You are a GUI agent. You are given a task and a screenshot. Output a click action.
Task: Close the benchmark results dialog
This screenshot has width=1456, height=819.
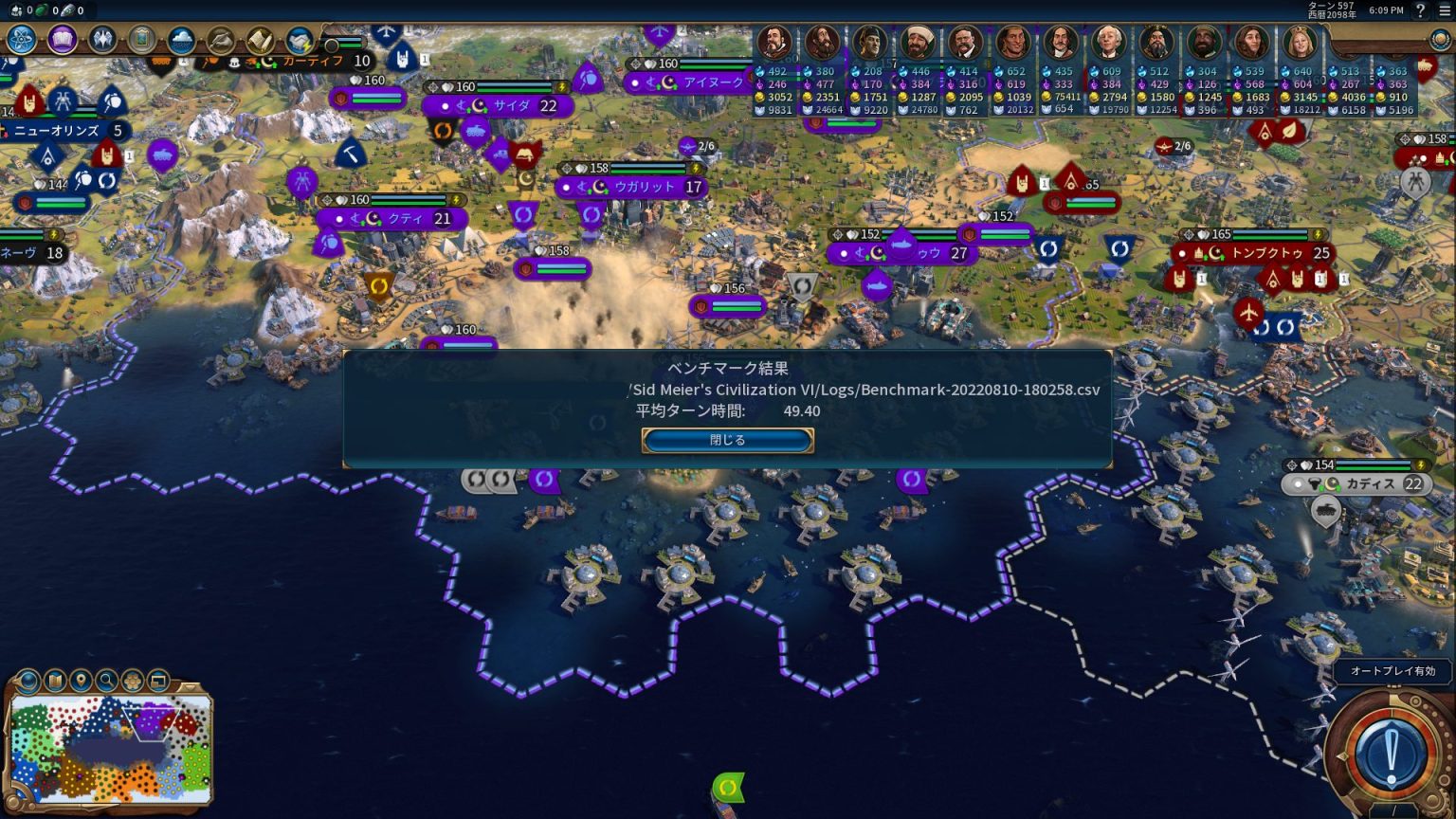pyautogui.click(x=727, y=439)
